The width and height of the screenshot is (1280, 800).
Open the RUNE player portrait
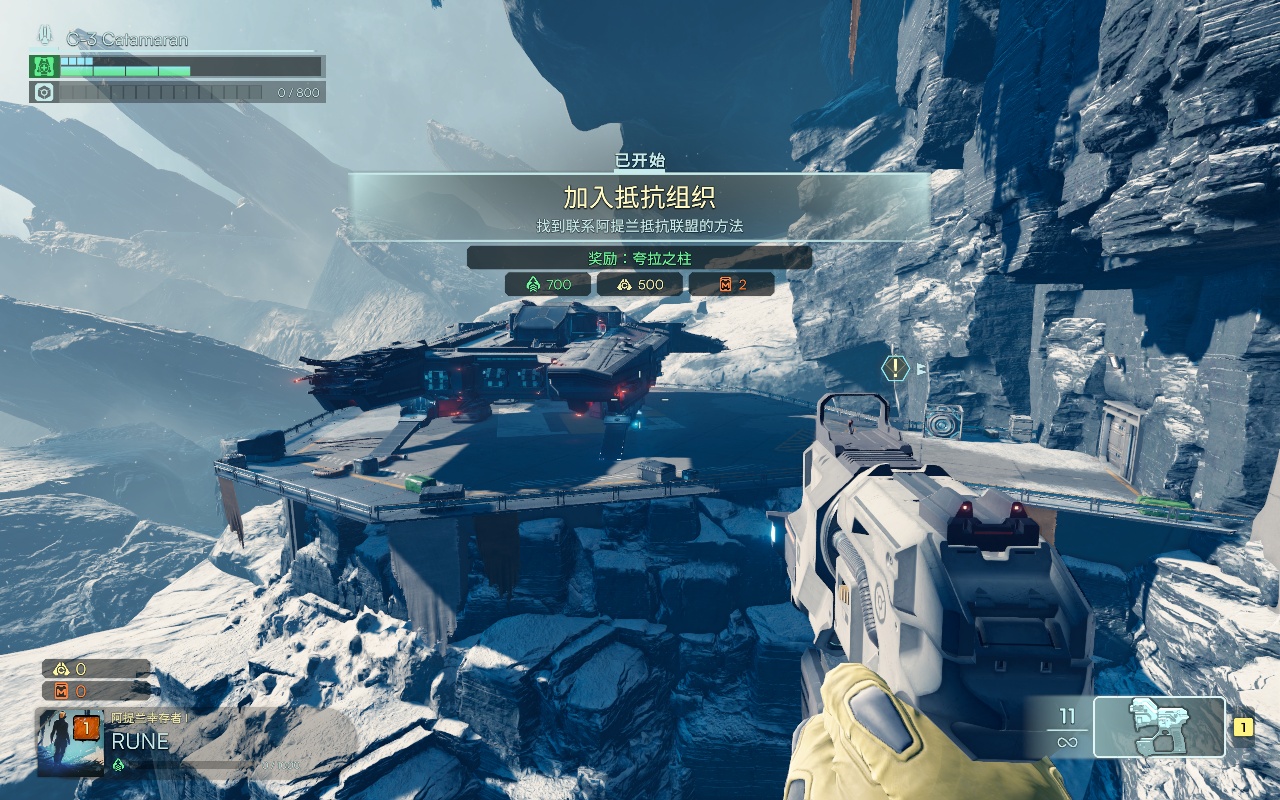[x=70, y=742]
